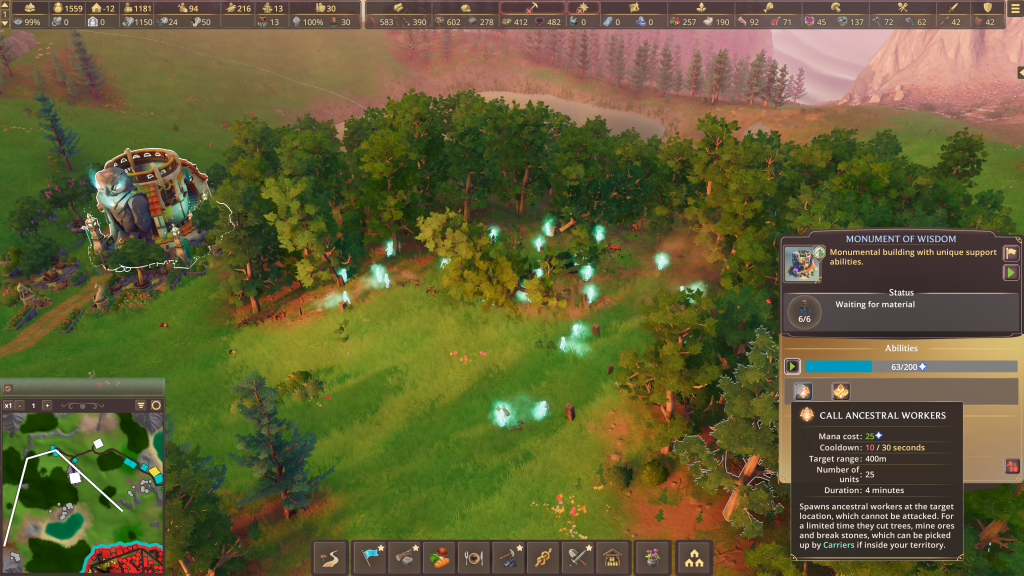1024x576 pixels.
Task: Open the minimap filter list button
Action: tap(141, 405)
